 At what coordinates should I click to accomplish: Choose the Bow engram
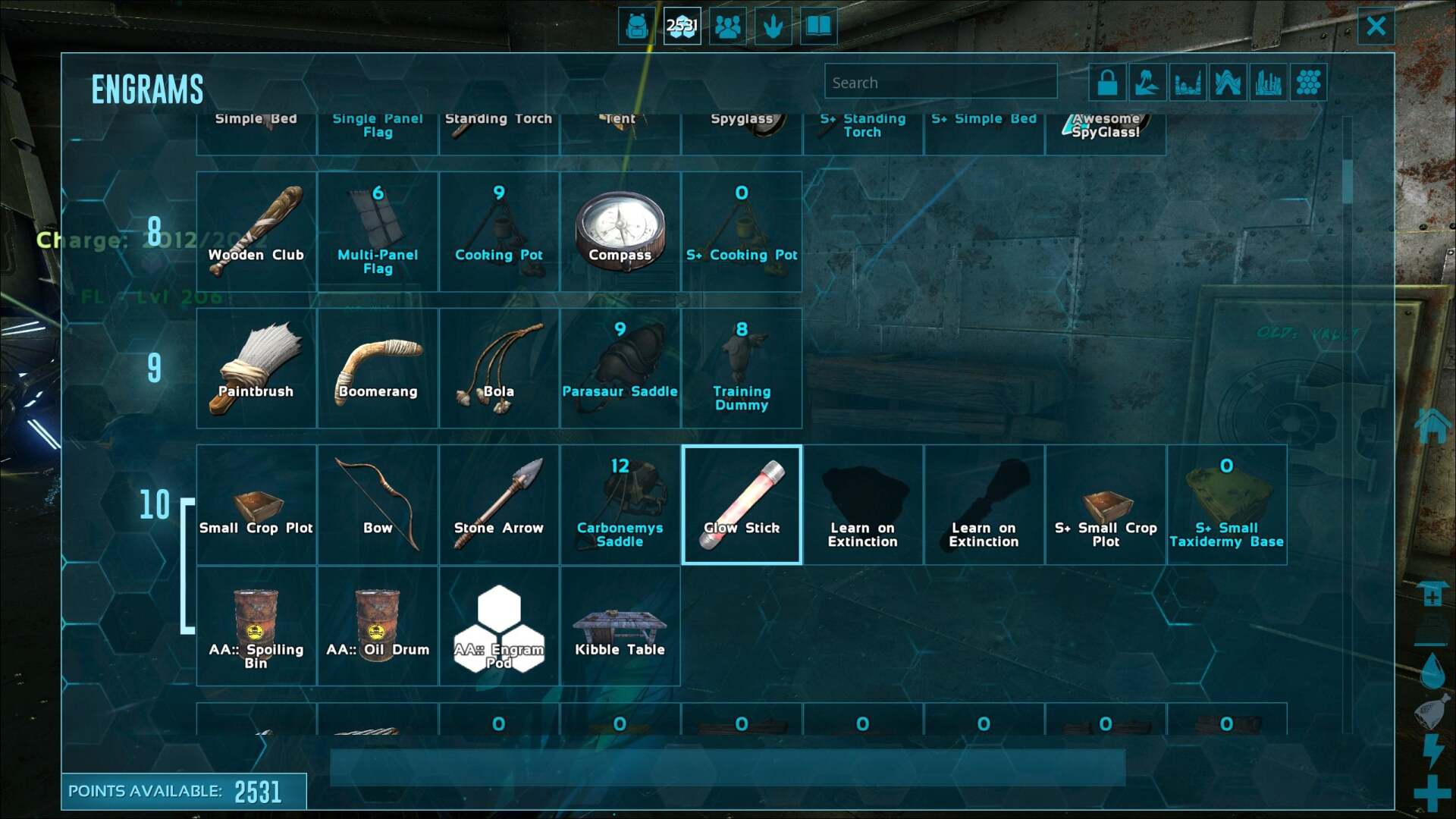pos(378,504)
